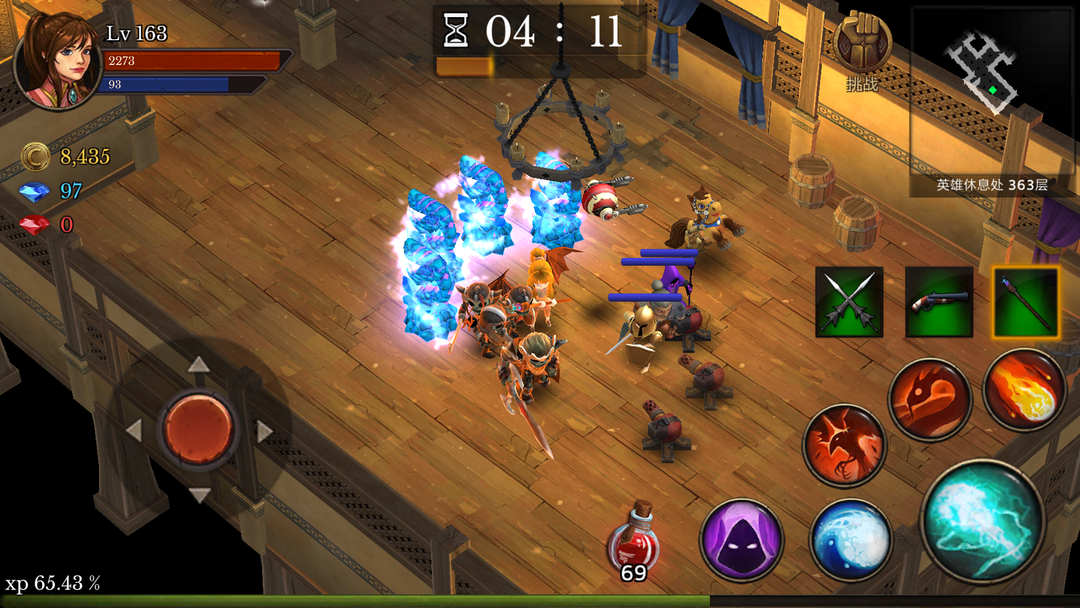Tap the down arrow on the joystick
The image size is (1080, 608).
pyautogui.click(x=199, y=495)
